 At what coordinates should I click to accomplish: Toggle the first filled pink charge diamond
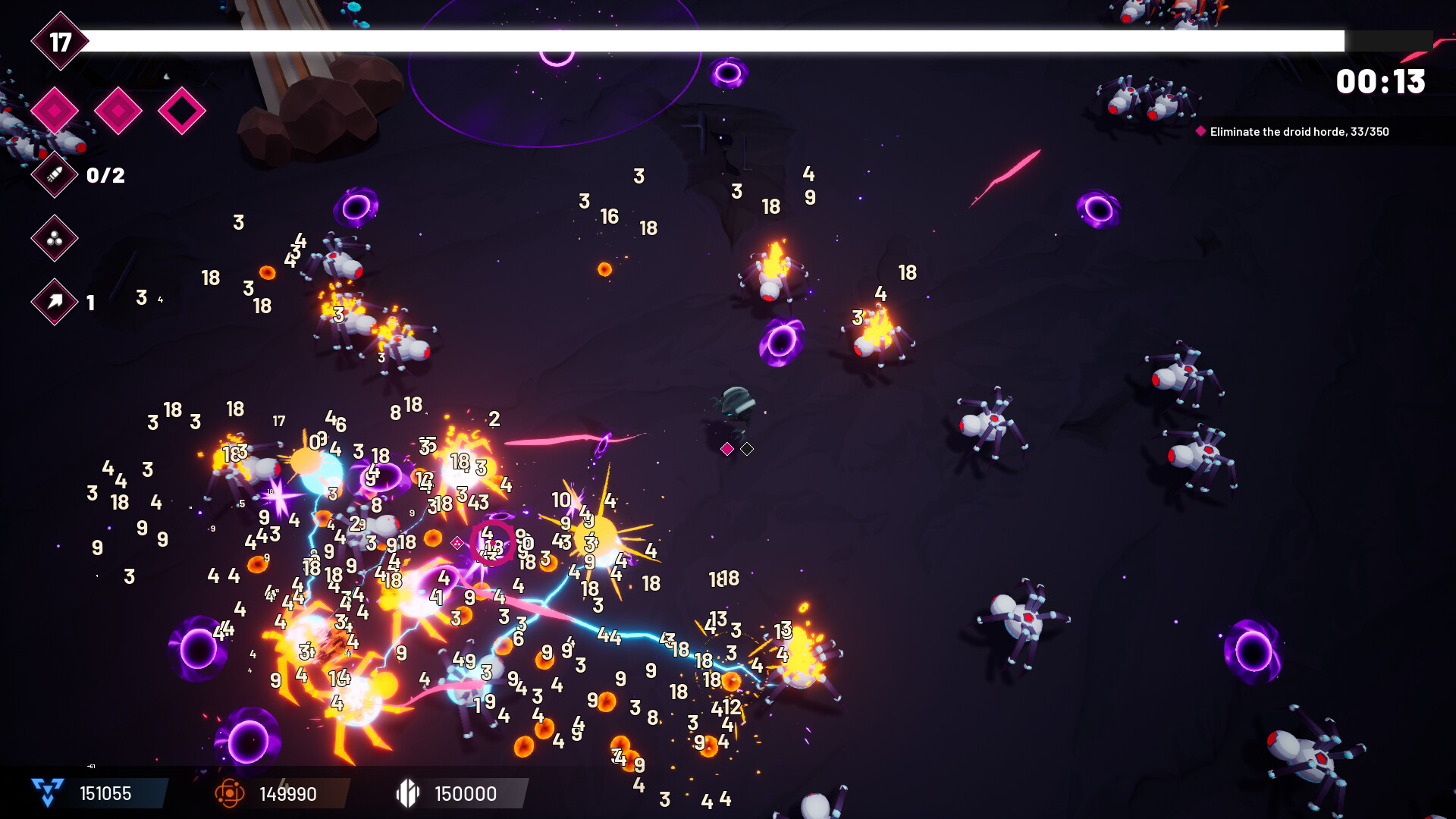(53, 110)
